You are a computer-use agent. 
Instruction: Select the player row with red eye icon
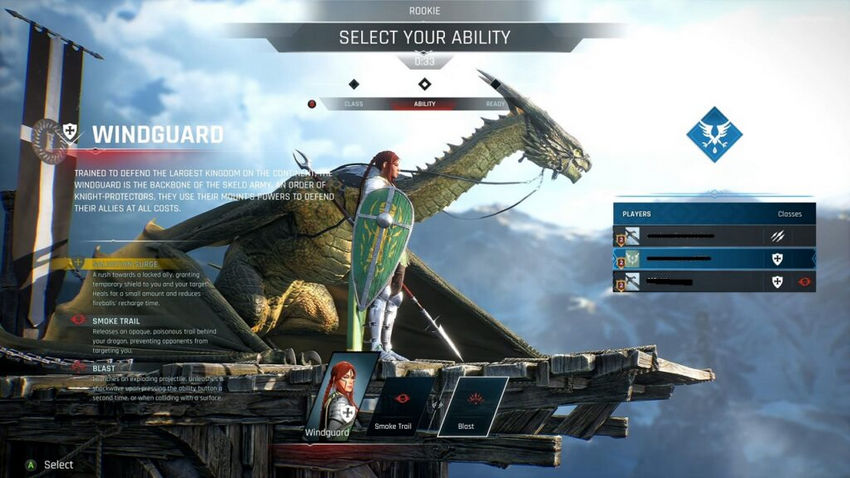(714, 282)
